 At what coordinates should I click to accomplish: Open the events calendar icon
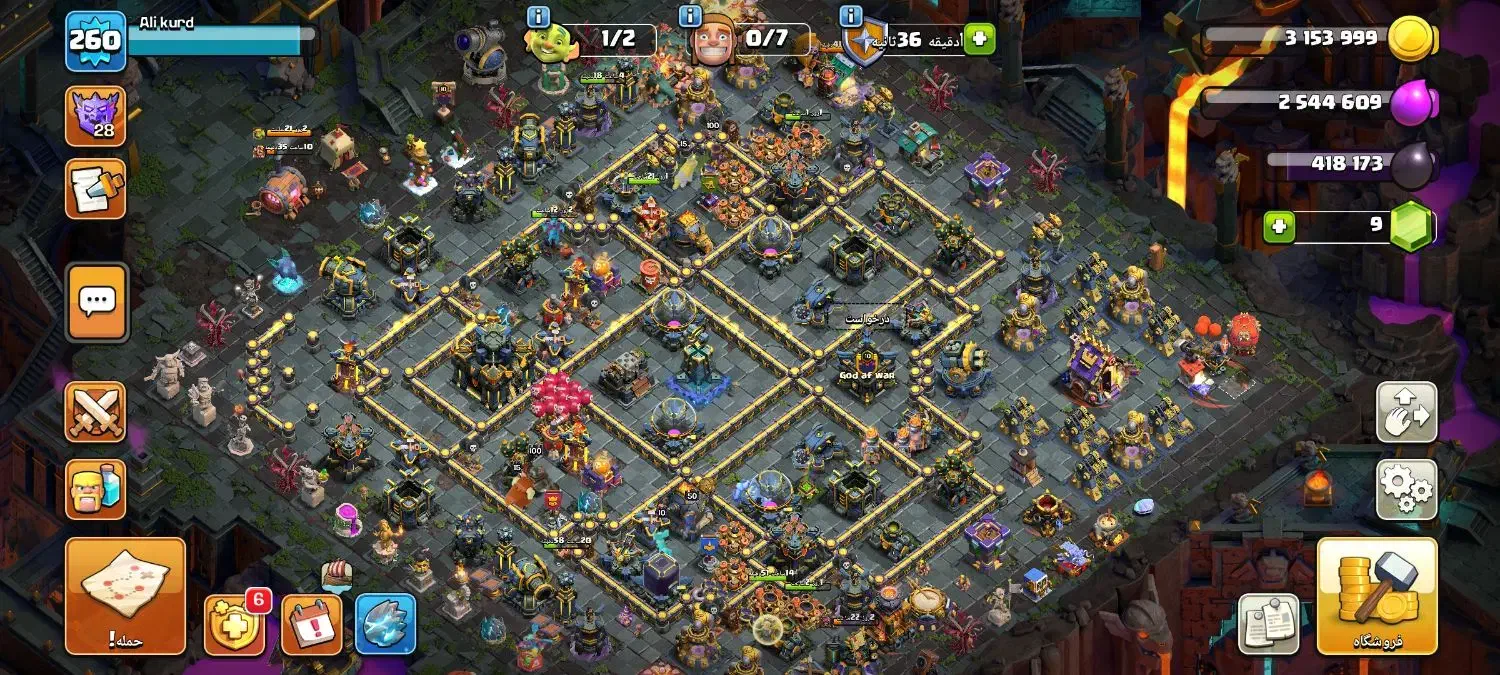[x=311, y=624]
